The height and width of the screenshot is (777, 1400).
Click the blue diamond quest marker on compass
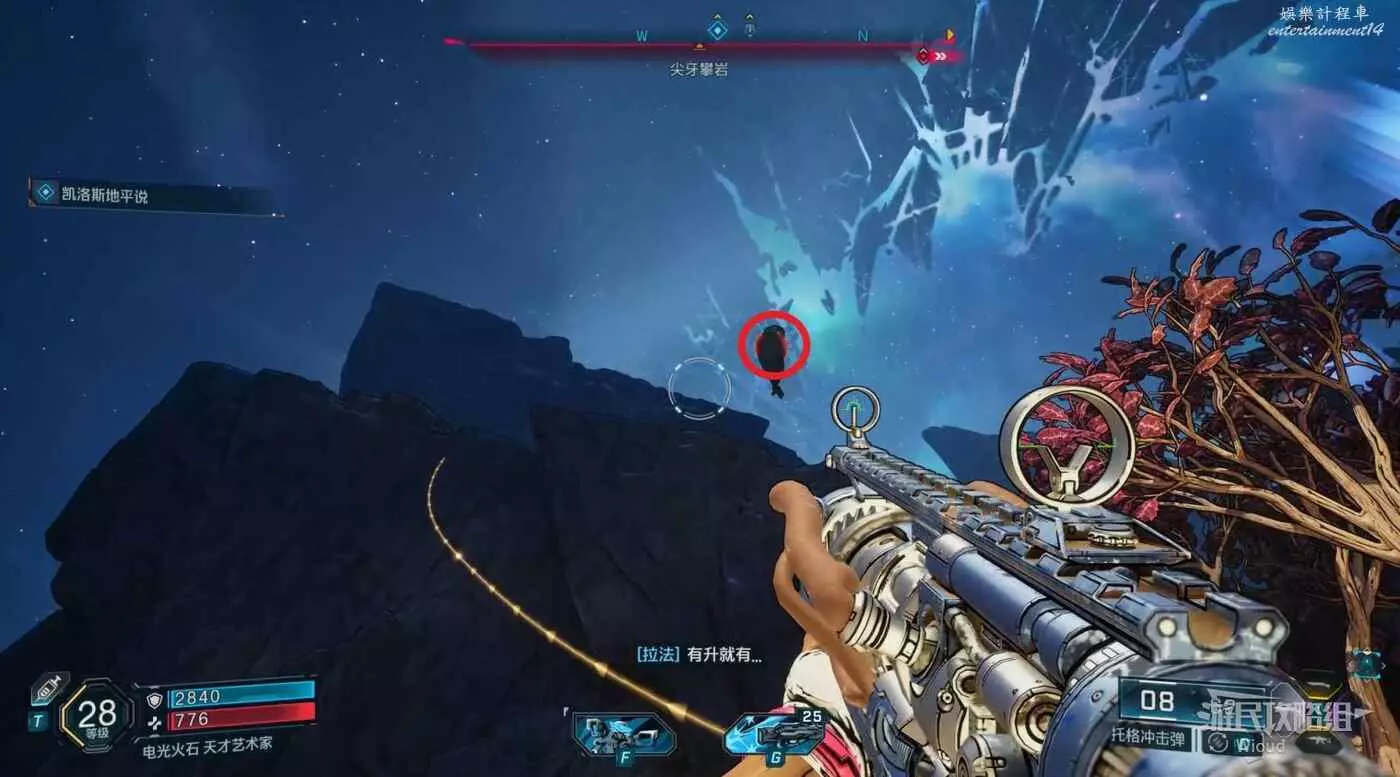(717, 28)
